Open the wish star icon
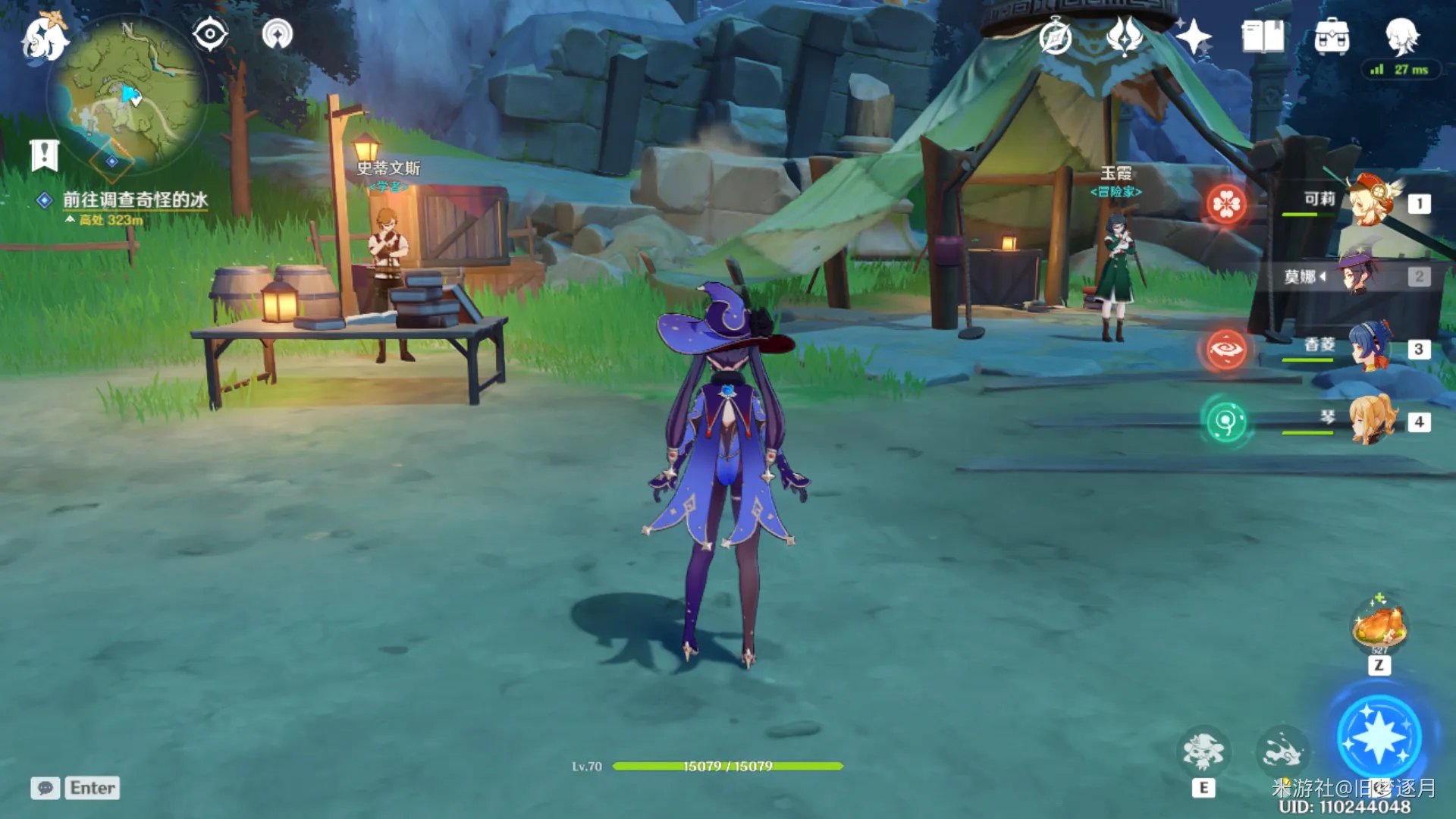This screenshot has height=819, width=1456. [x=1193, y=36]
